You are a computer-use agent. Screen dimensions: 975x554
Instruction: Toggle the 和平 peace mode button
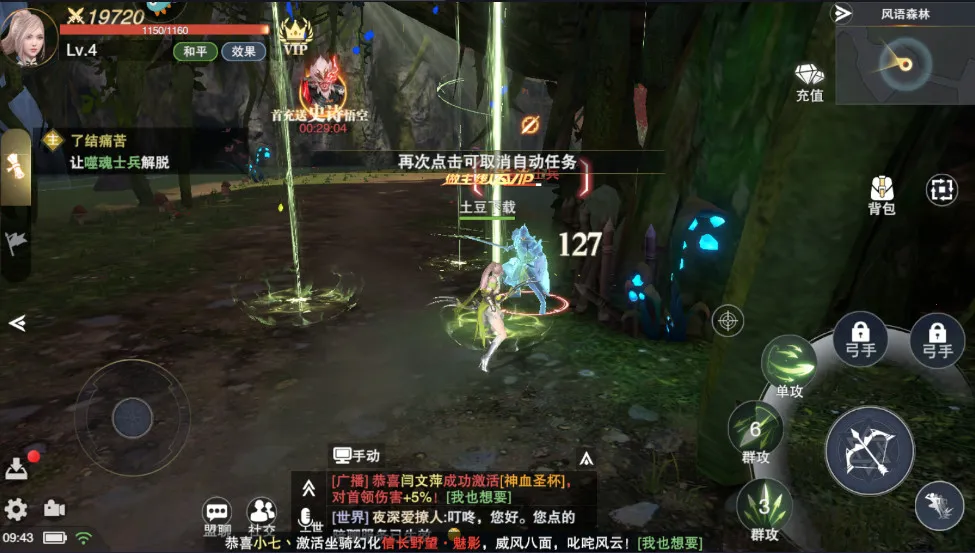(195, 52)
